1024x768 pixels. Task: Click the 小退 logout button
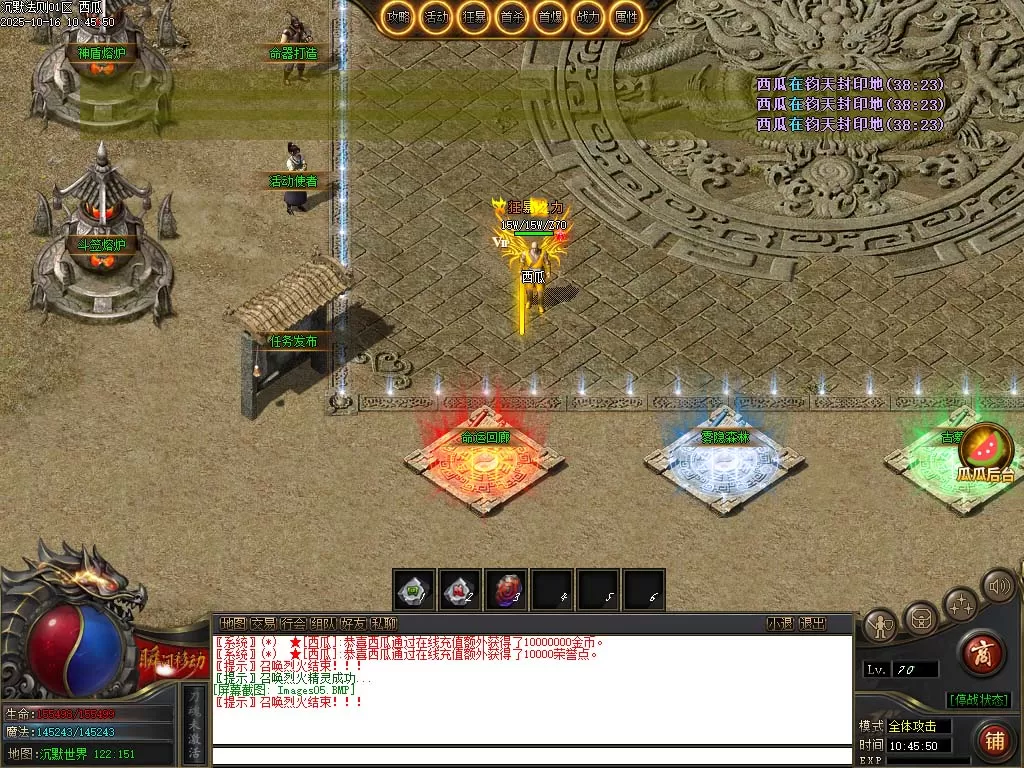pyautogui.click(x=780, y=623)
